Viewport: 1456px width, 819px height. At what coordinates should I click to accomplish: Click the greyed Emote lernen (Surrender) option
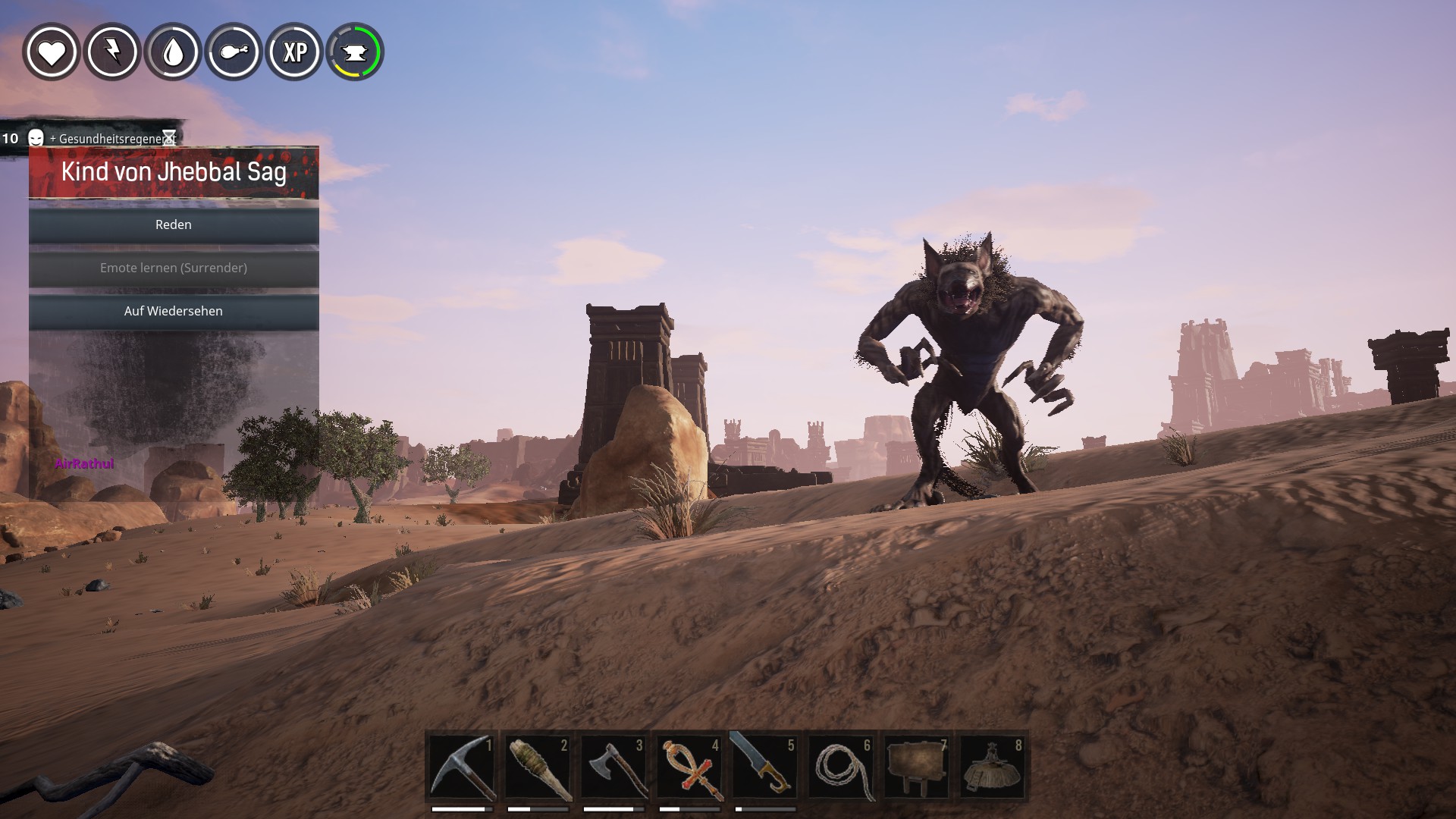point(174,268)
